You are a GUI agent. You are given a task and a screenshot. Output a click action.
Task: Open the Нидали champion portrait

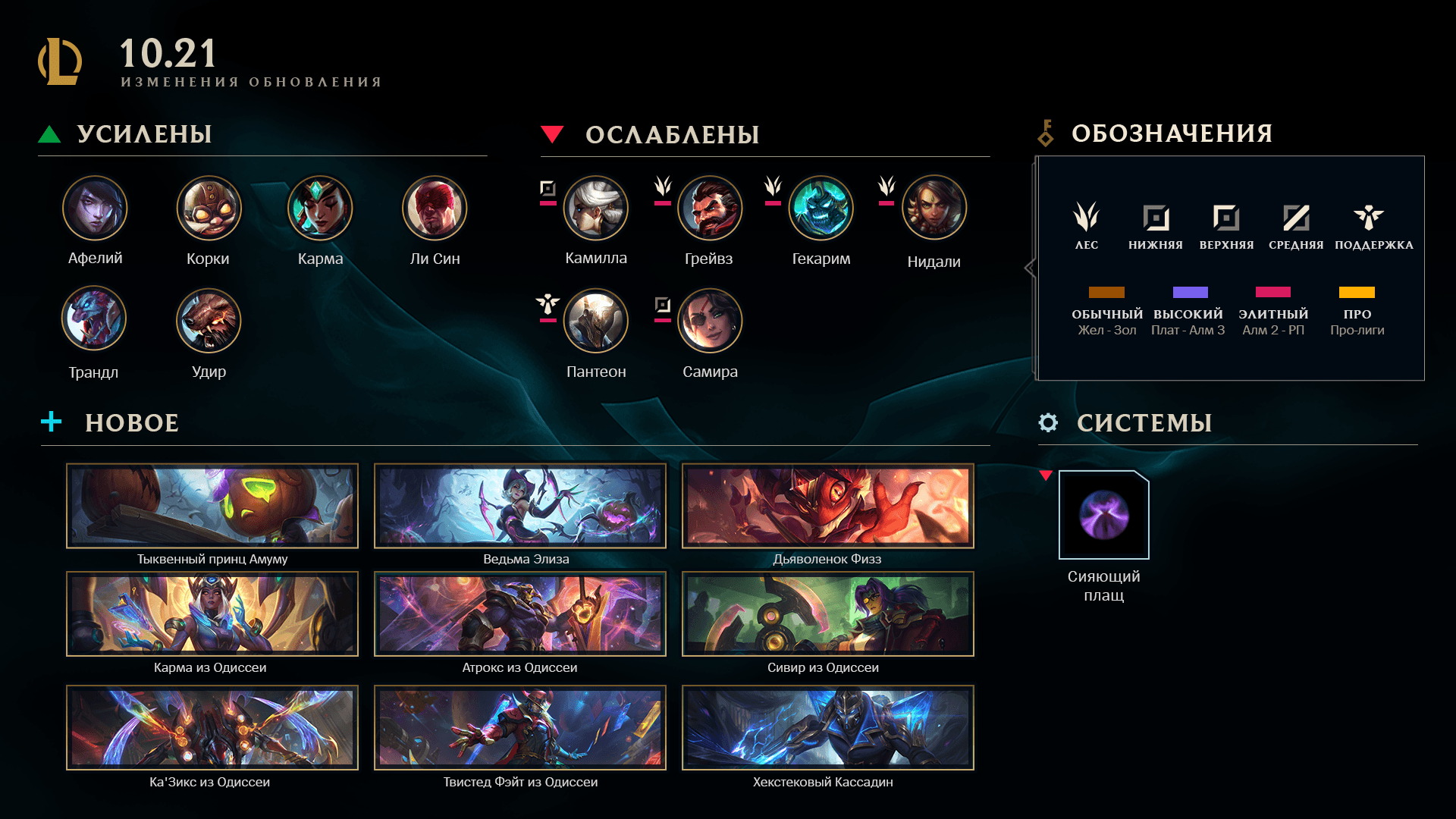point(934,208)
